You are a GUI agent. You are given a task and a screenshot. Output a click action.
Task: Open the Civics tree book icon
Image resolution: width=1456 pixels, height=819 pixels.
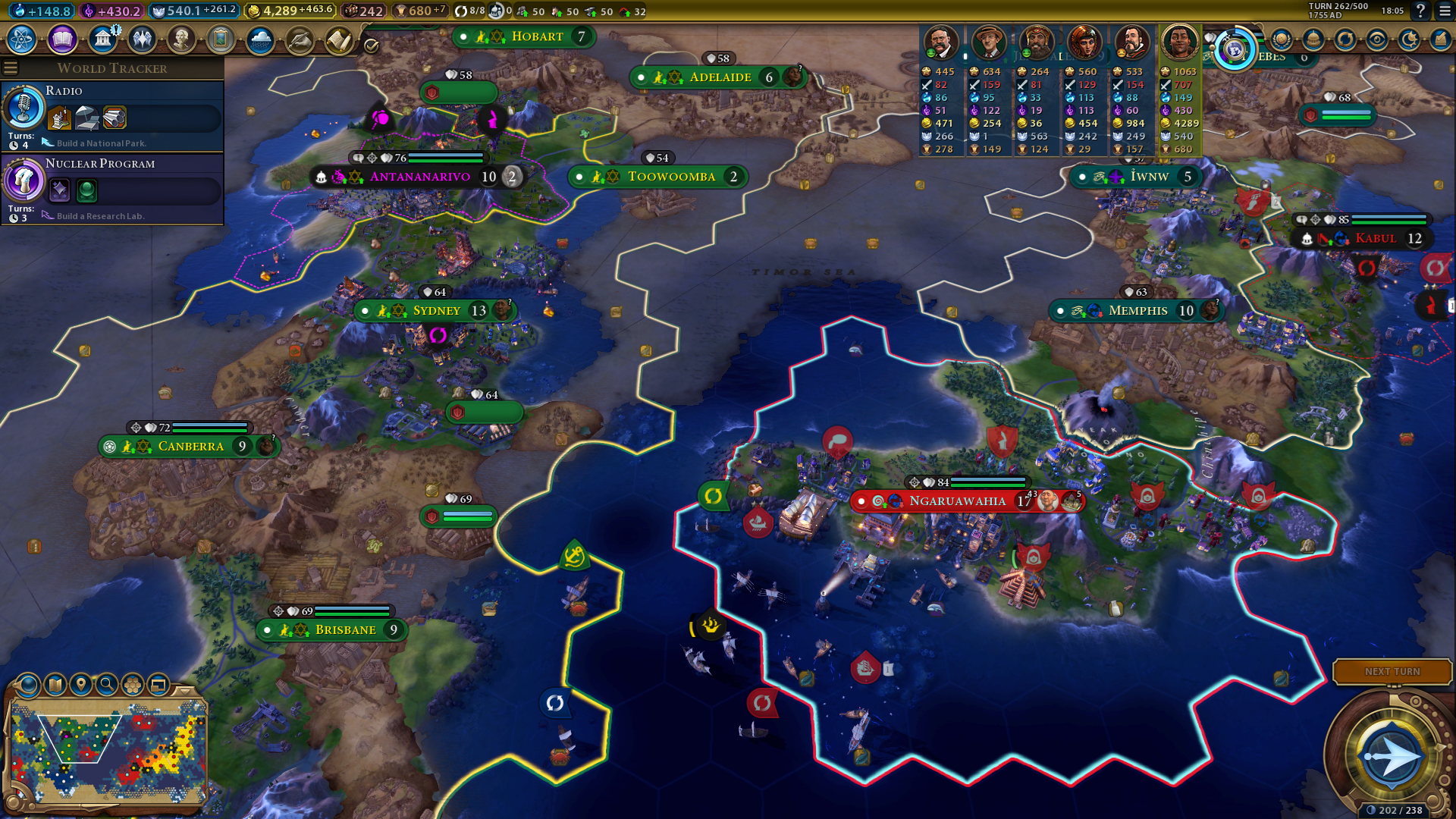(x=62, y=39)
